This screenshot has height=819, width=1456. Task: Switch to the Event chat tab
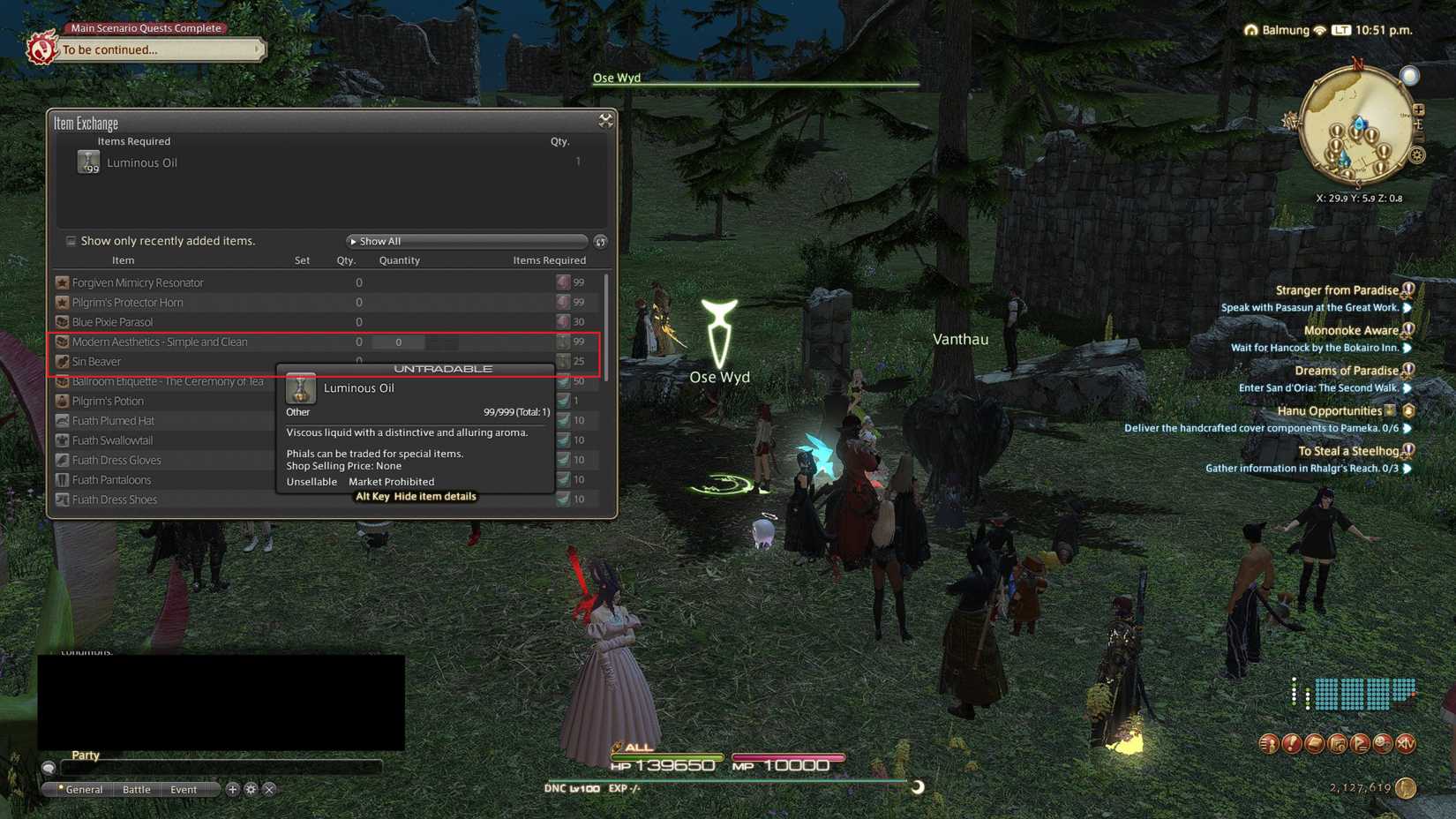(x=184, y=789)
